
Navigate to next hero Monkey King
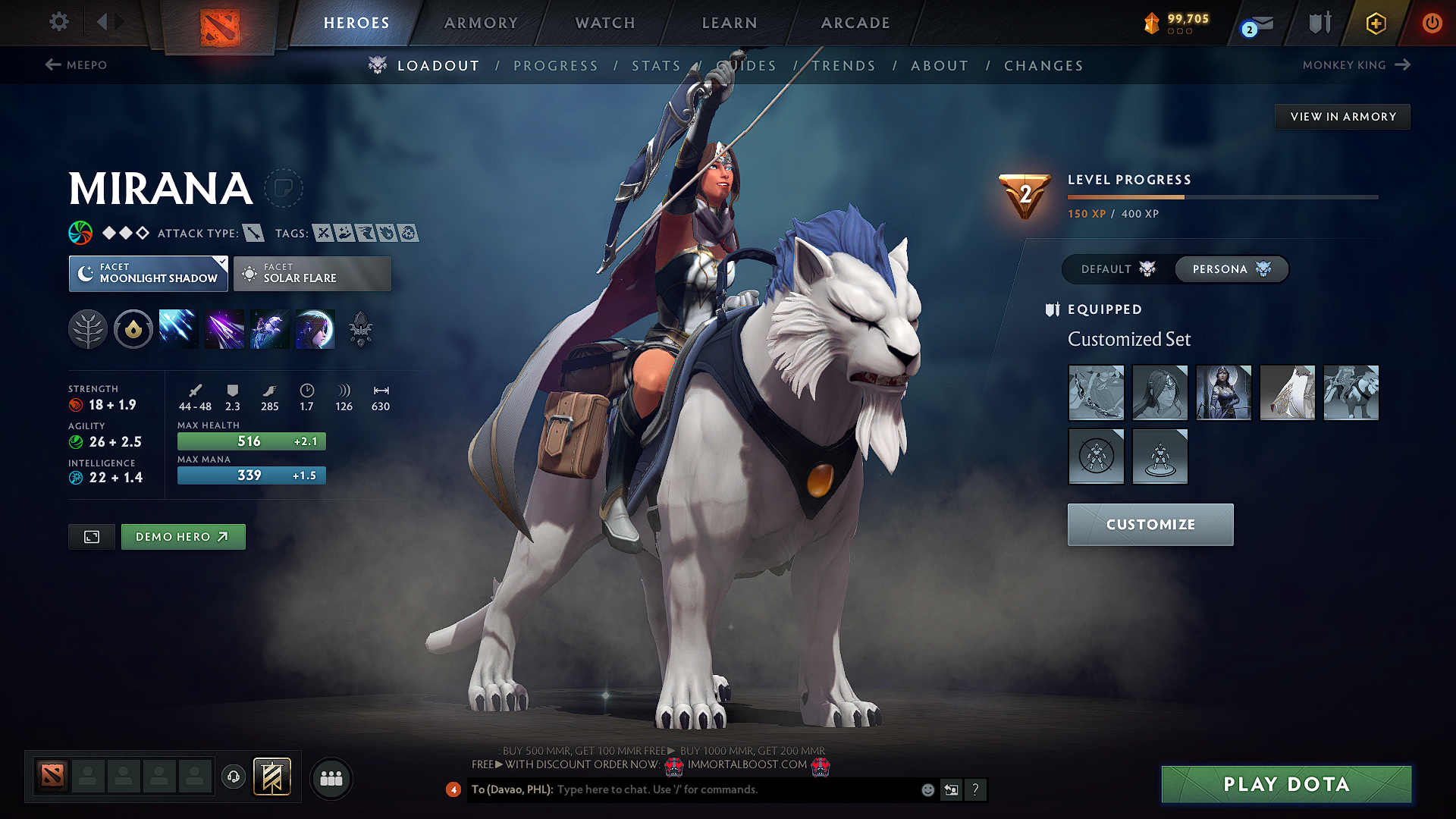1355,65
